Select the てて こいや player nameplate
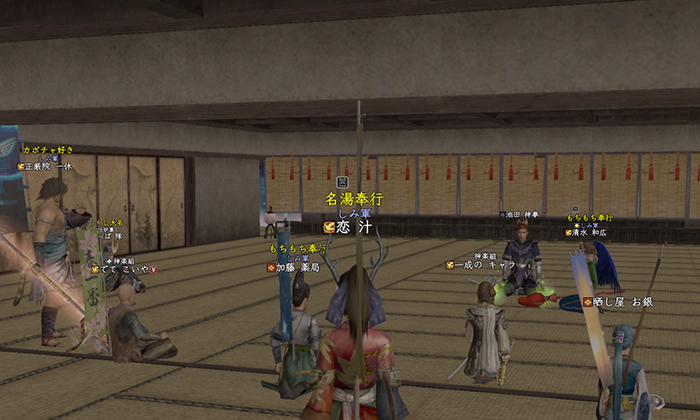This screenshot has width=700, height=420. (124, 268)
